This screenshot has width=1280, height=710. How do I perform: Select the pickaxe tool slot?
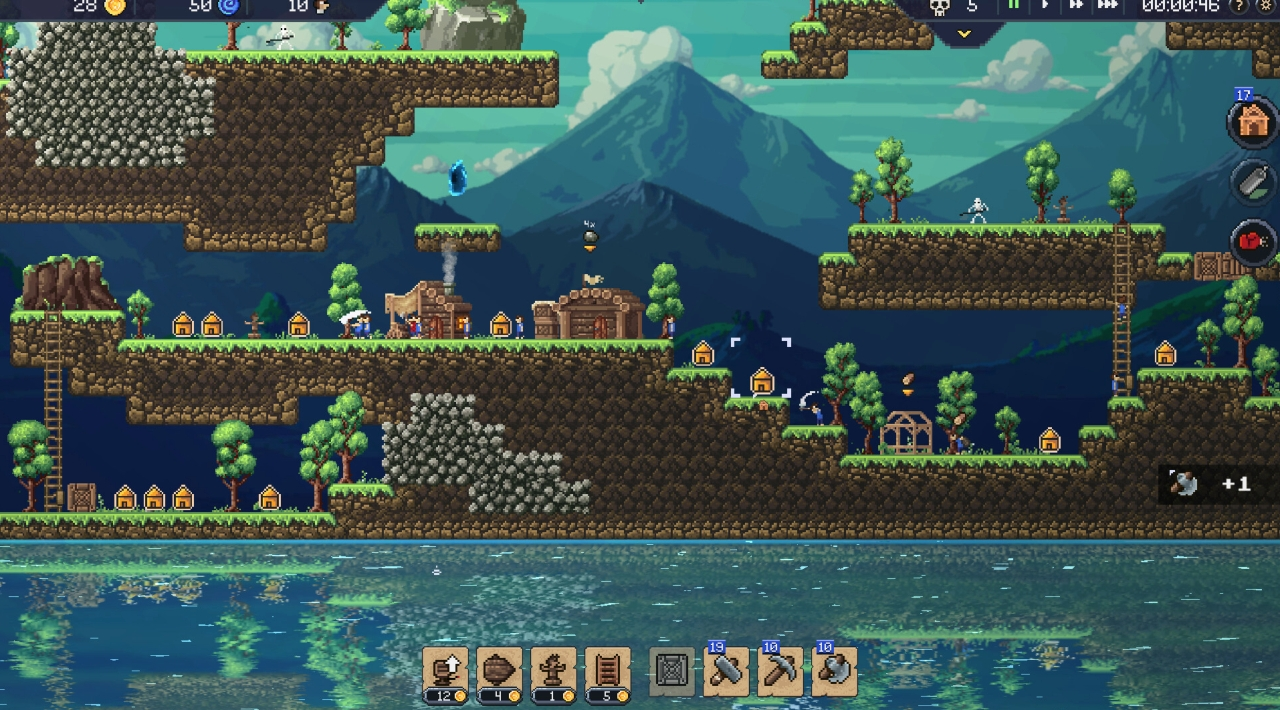780,671
